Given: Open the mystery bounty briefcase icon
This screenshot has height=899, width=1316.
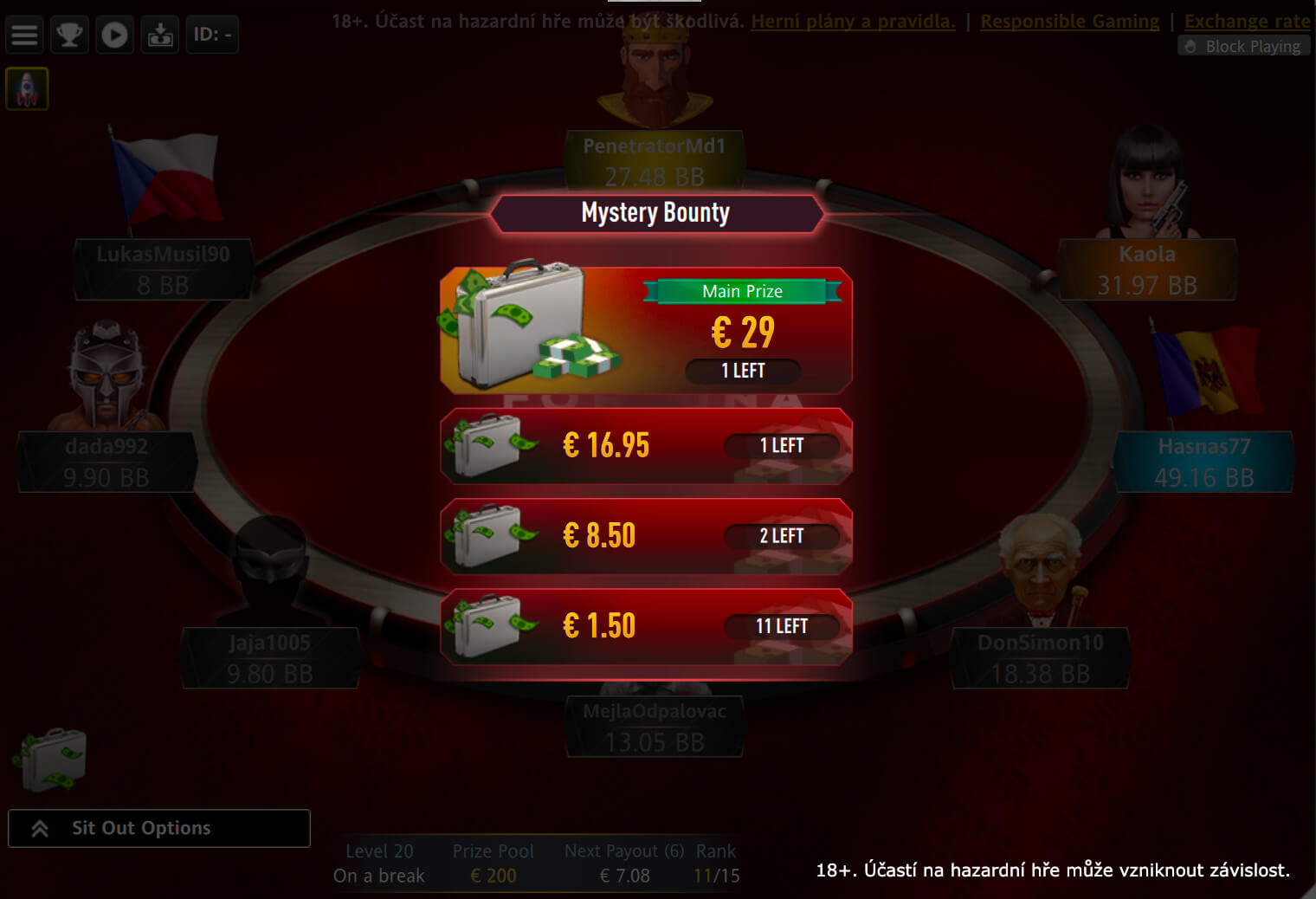Looking at the screenshot, I should click(50, 760).
